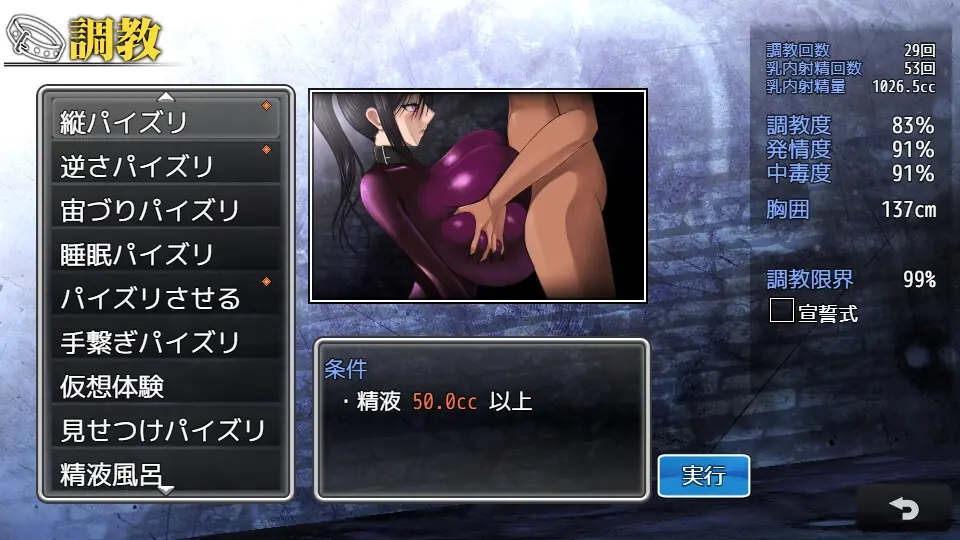Select 宙づりパイズリ in the list

165,210
